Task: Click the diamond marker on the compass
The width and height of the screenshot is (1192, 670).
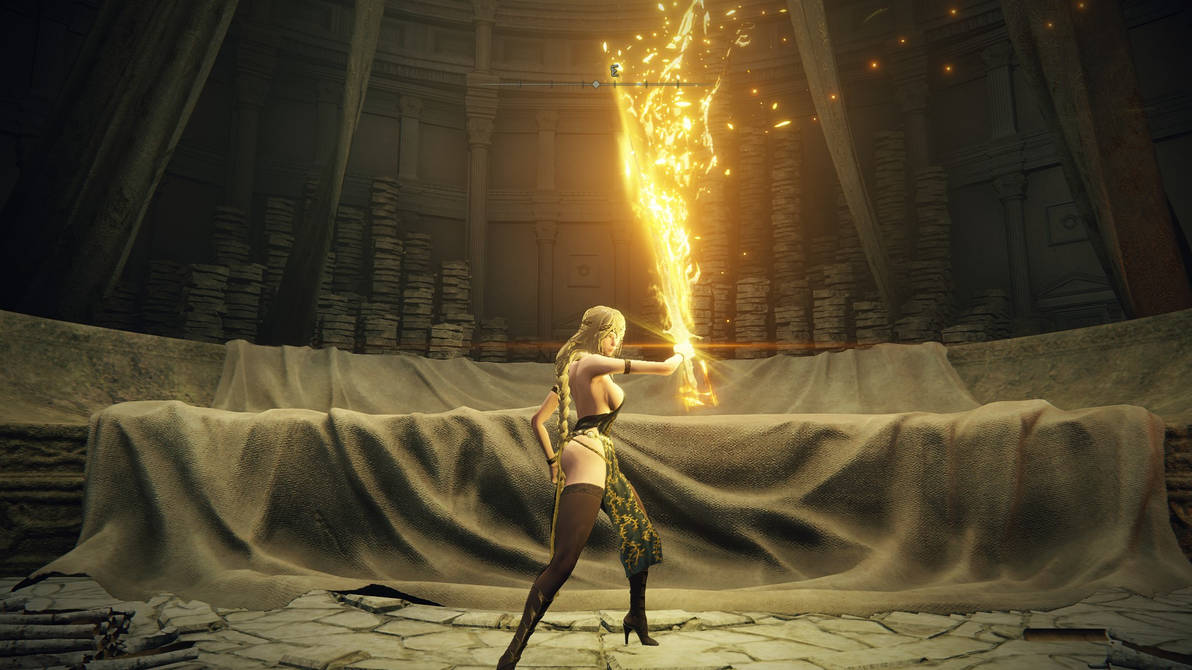Action: (x=596, y=84)
